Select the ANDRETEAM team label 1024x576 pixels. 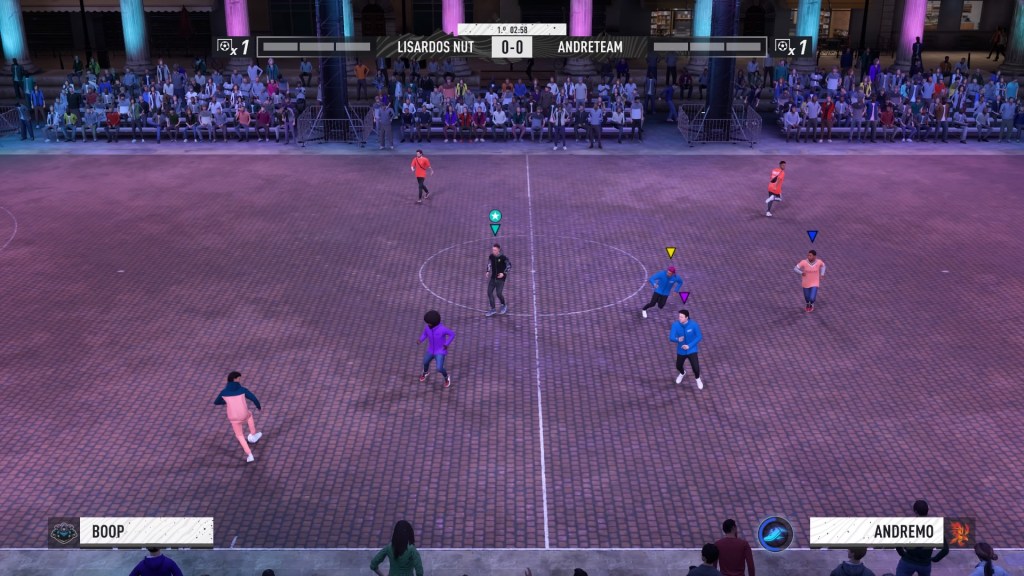590,47
